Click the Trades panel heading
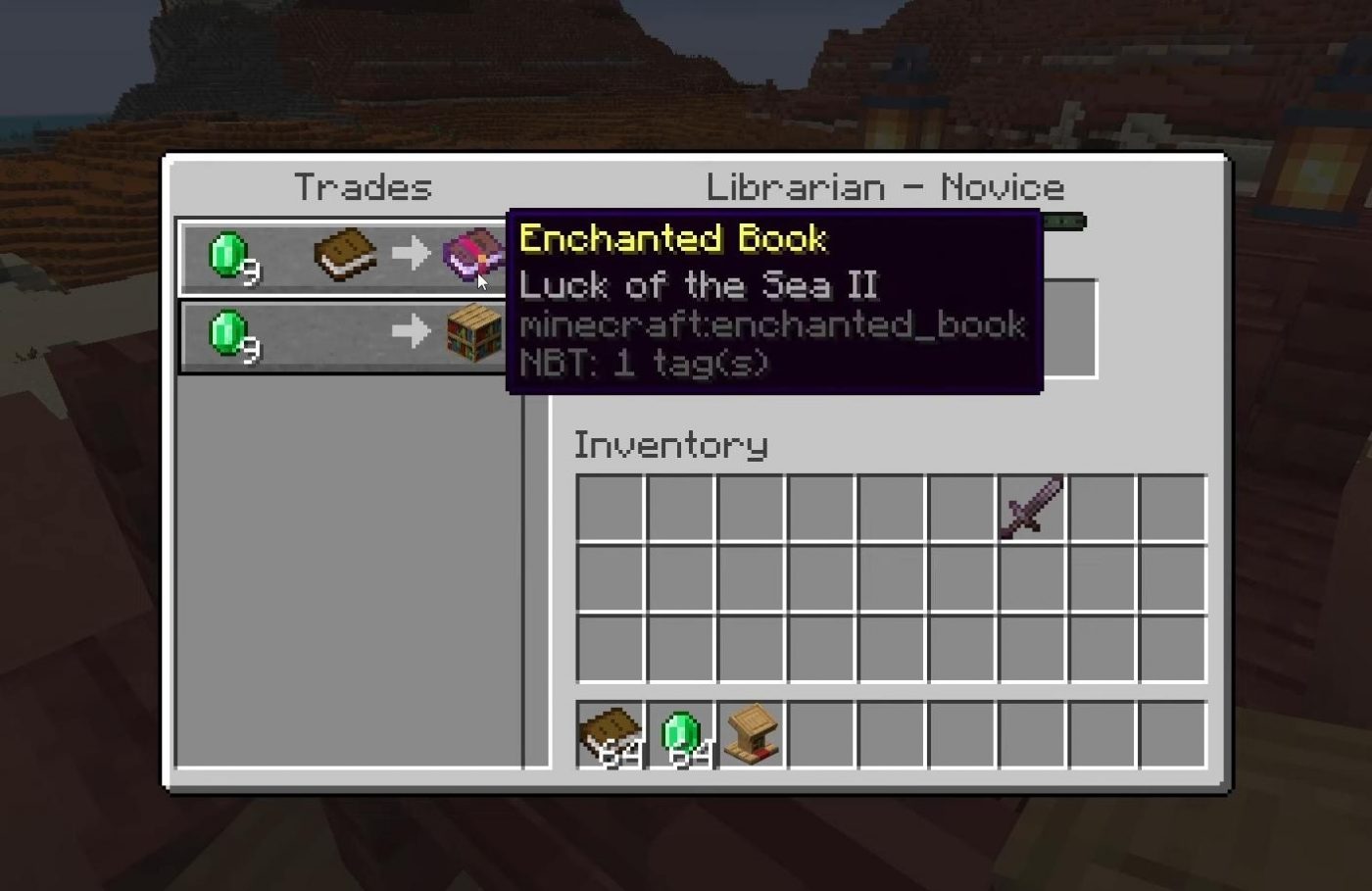 [364, 187]
